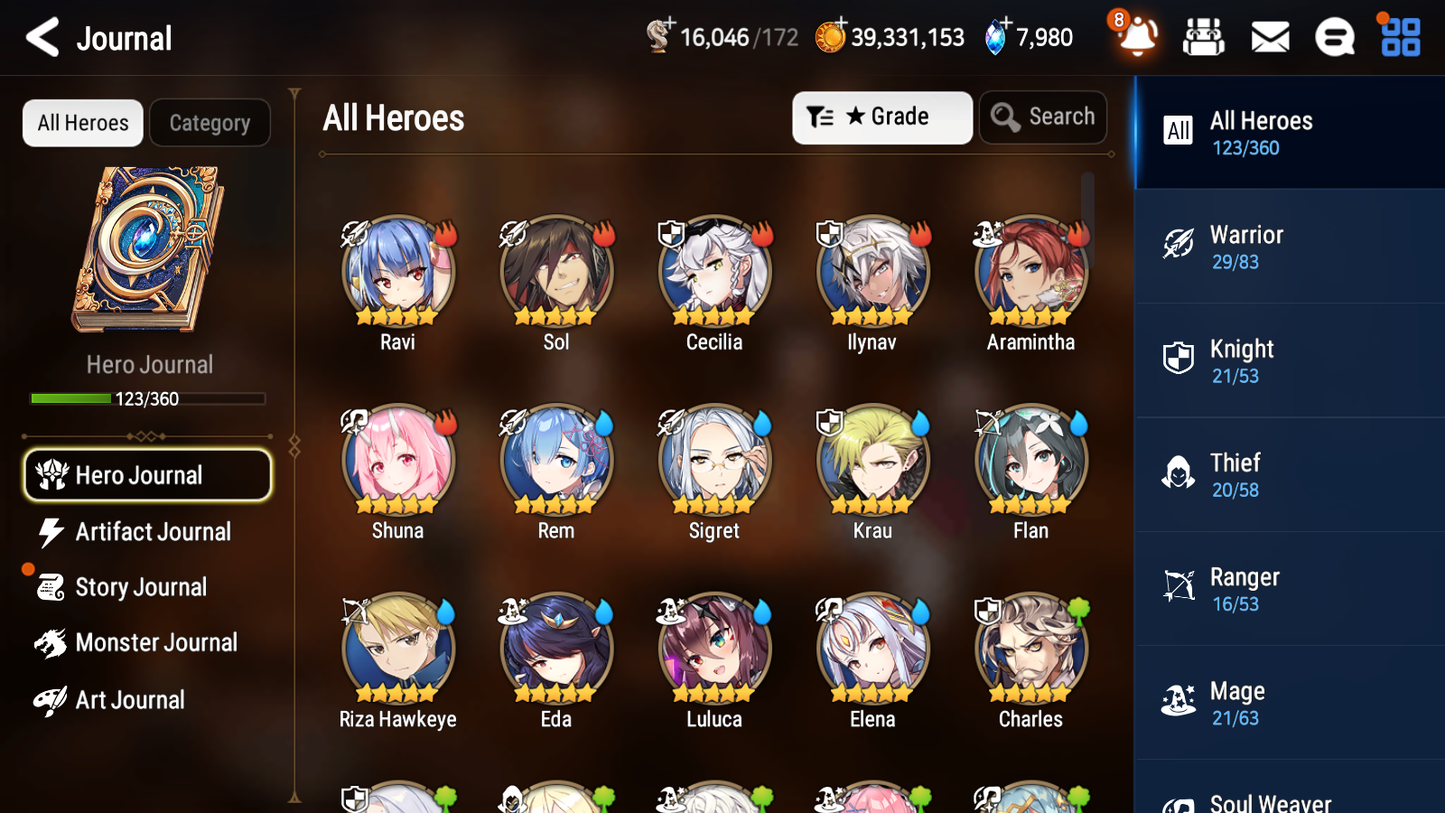This screenshot has width=1445, height=813.
Task: Select the Story Journal menu entry
Action: pos(142,587)
